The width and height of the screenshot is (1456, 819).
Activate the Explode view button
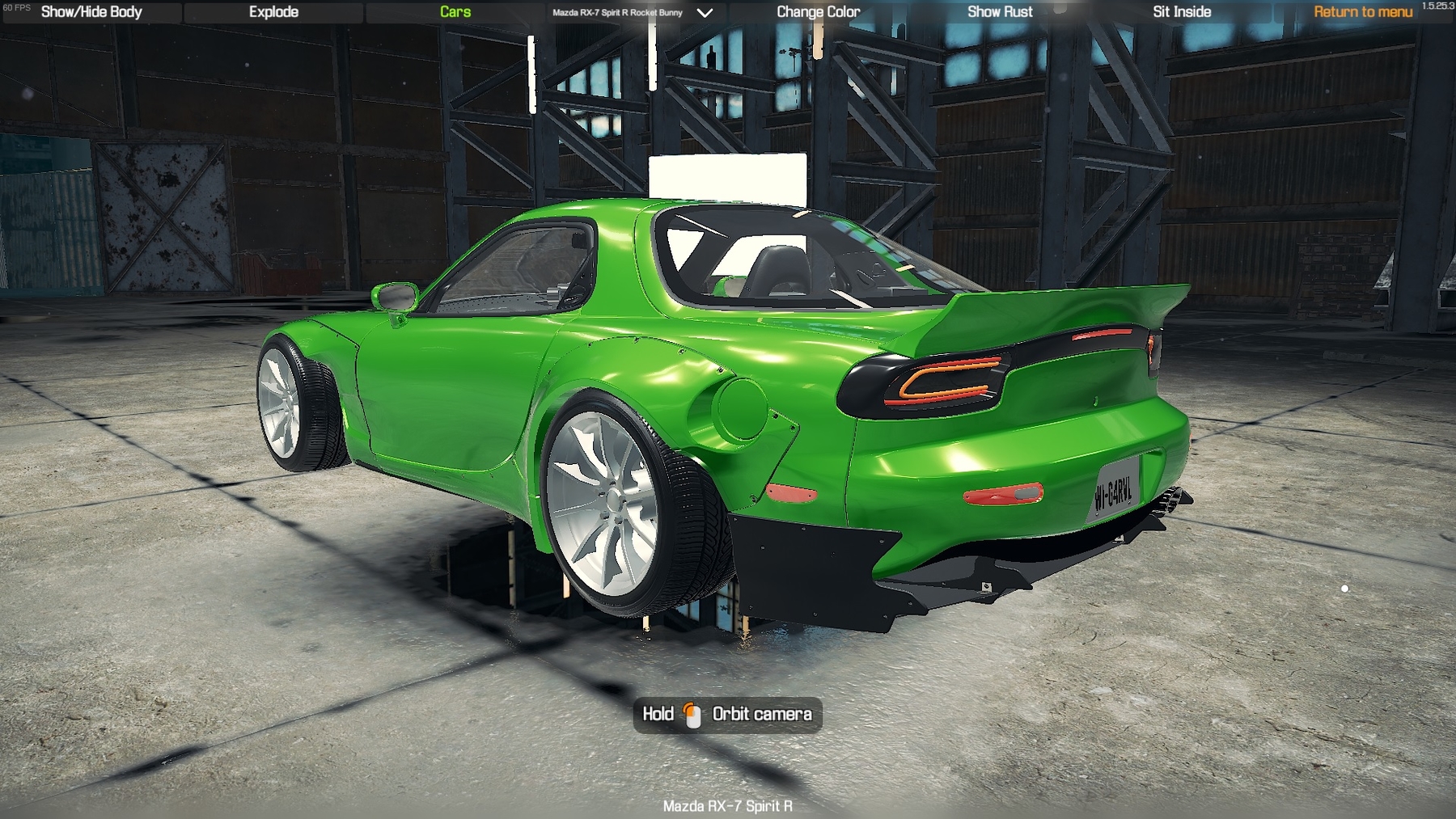tap(273, 12)
